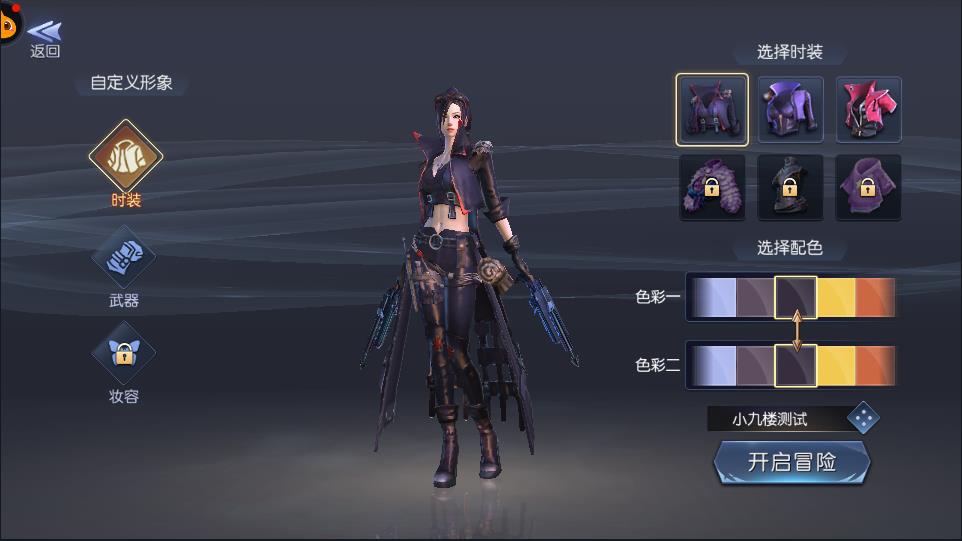Viewport: 962px width, 541px height.
Task: Pick the light blue swatch for 色彩一
Action: pyautogui.click(x=713, y=297)
